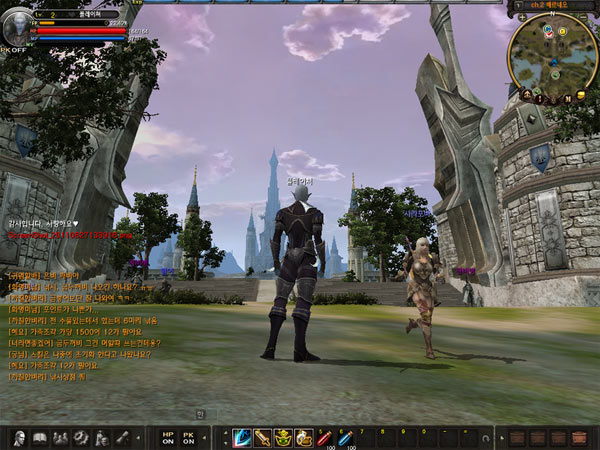Use the red health potion slot
The image size is (600, 450).
(x=325, y=437)
